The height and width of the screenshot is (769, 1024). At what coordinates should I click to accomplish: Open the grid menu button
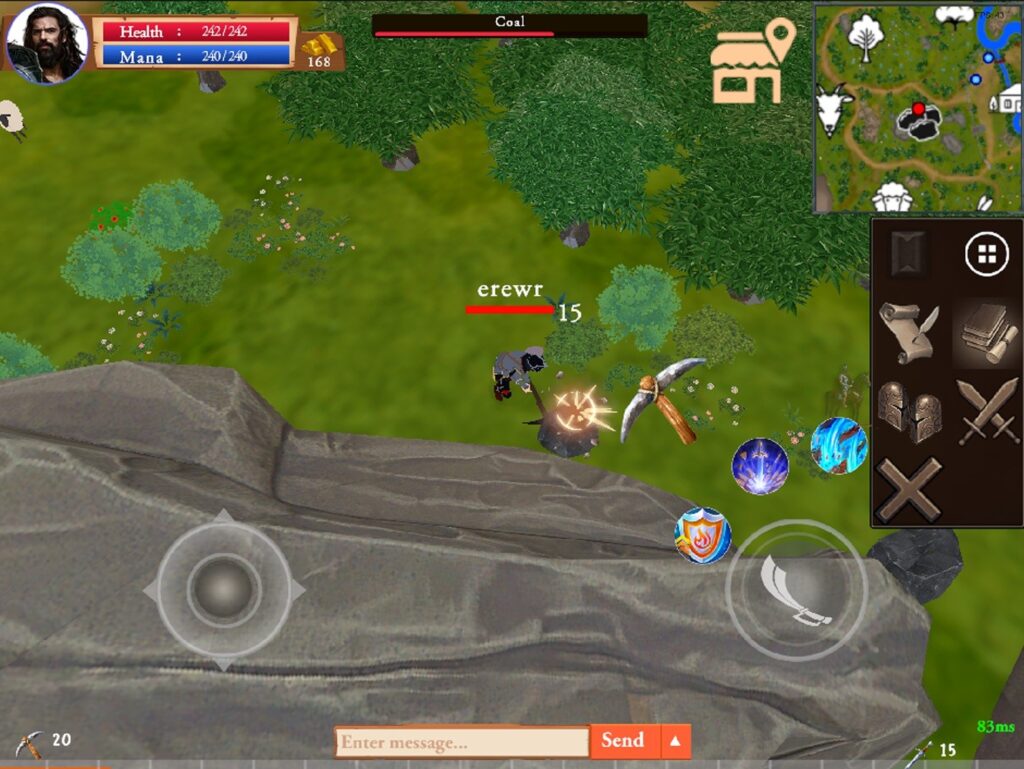pos(986,255)
